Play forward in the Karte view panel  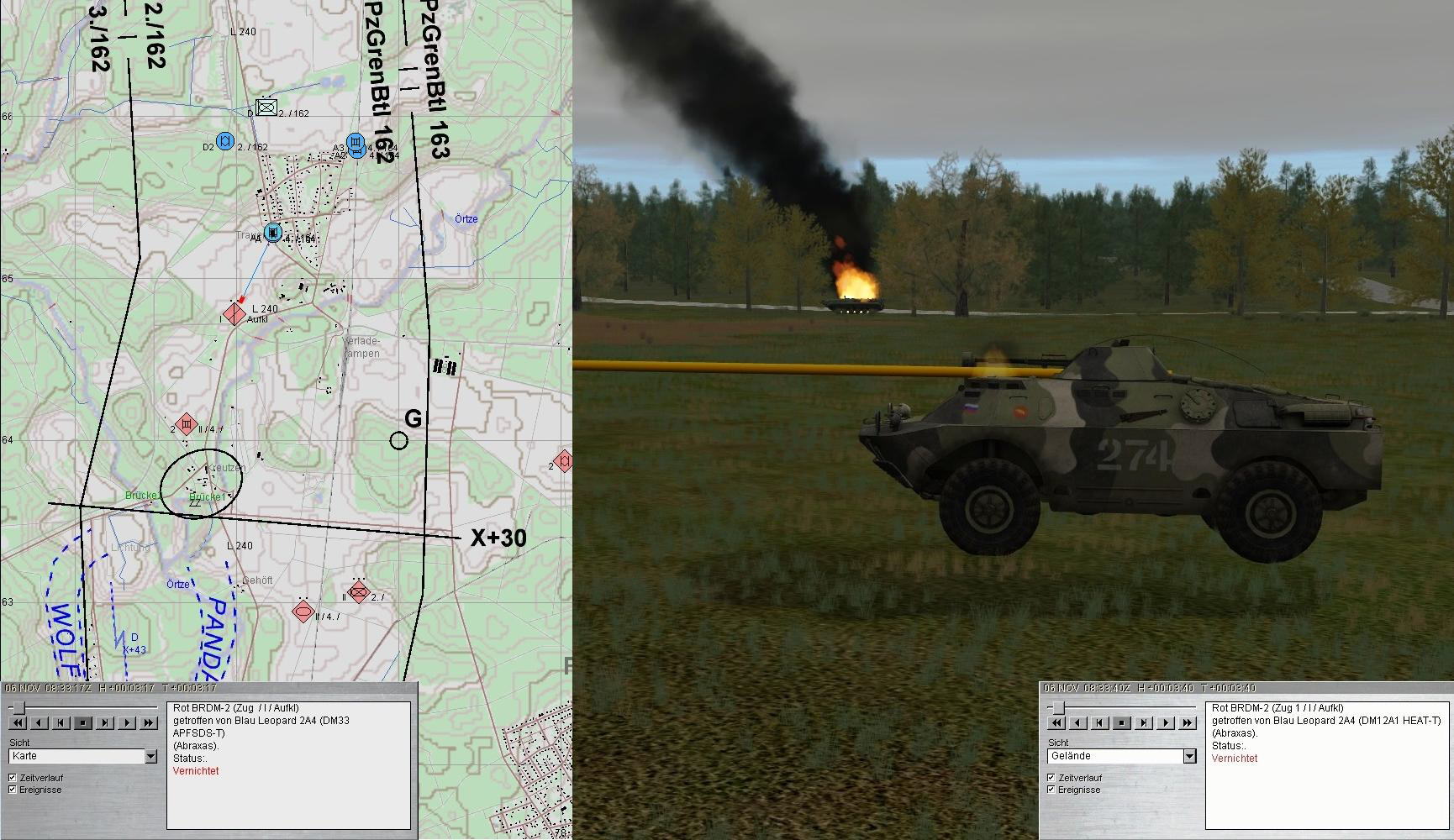click(126, 722)
